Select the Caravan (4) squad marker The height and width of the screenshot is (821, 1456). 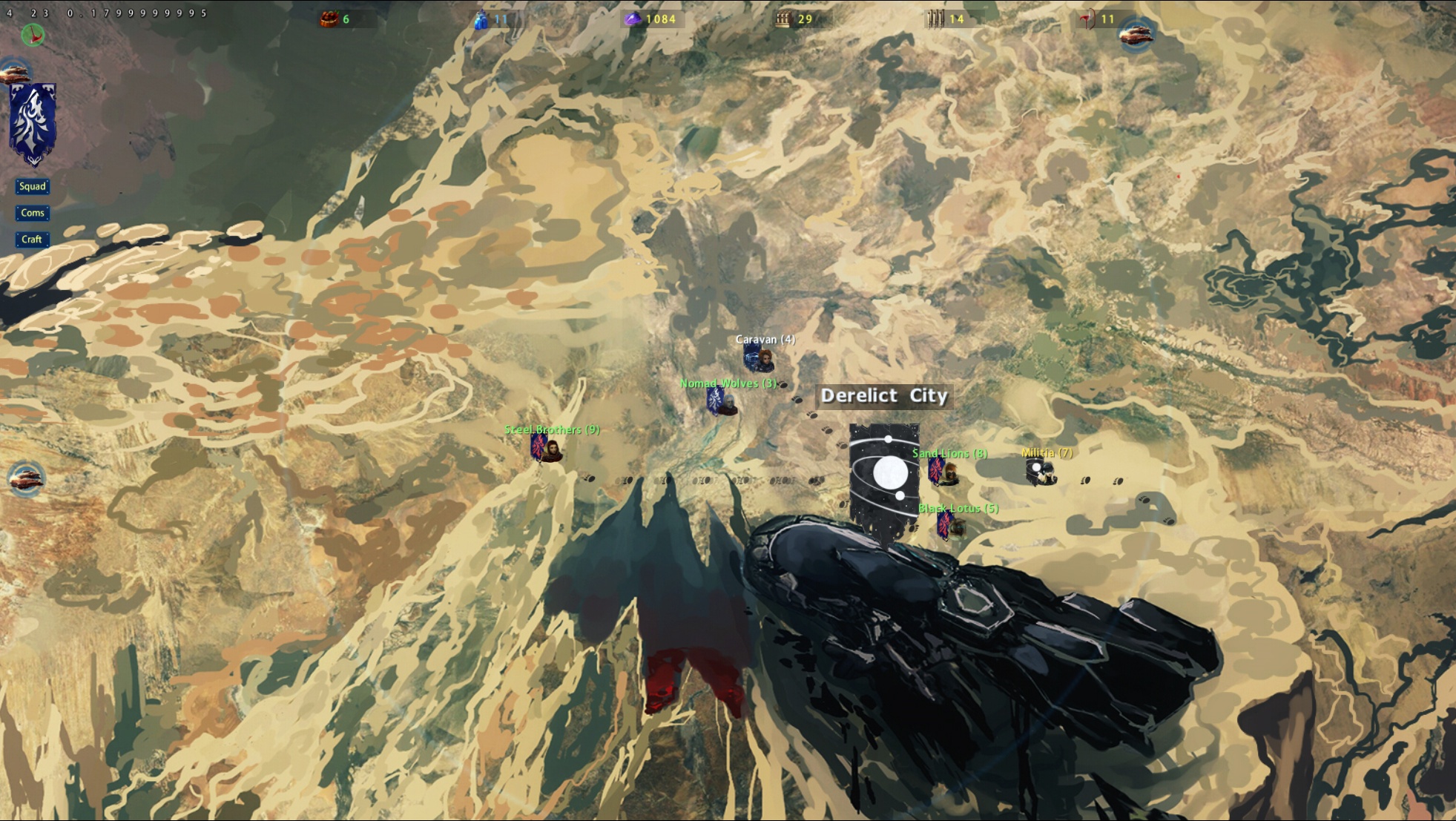(759, 360)
